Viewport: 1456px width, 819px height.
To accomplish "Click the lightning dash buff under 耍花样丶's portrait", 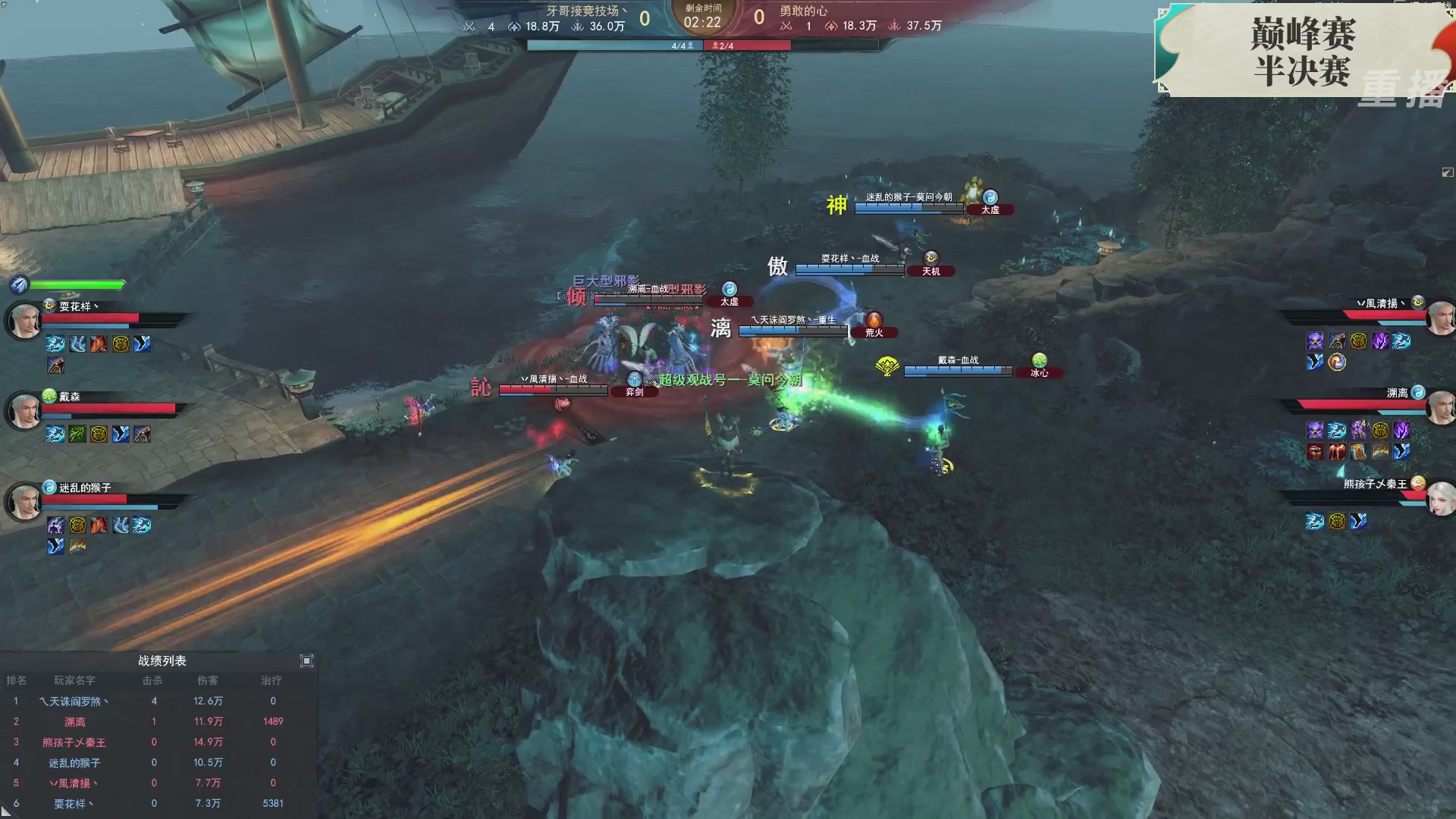I will 55,344.
